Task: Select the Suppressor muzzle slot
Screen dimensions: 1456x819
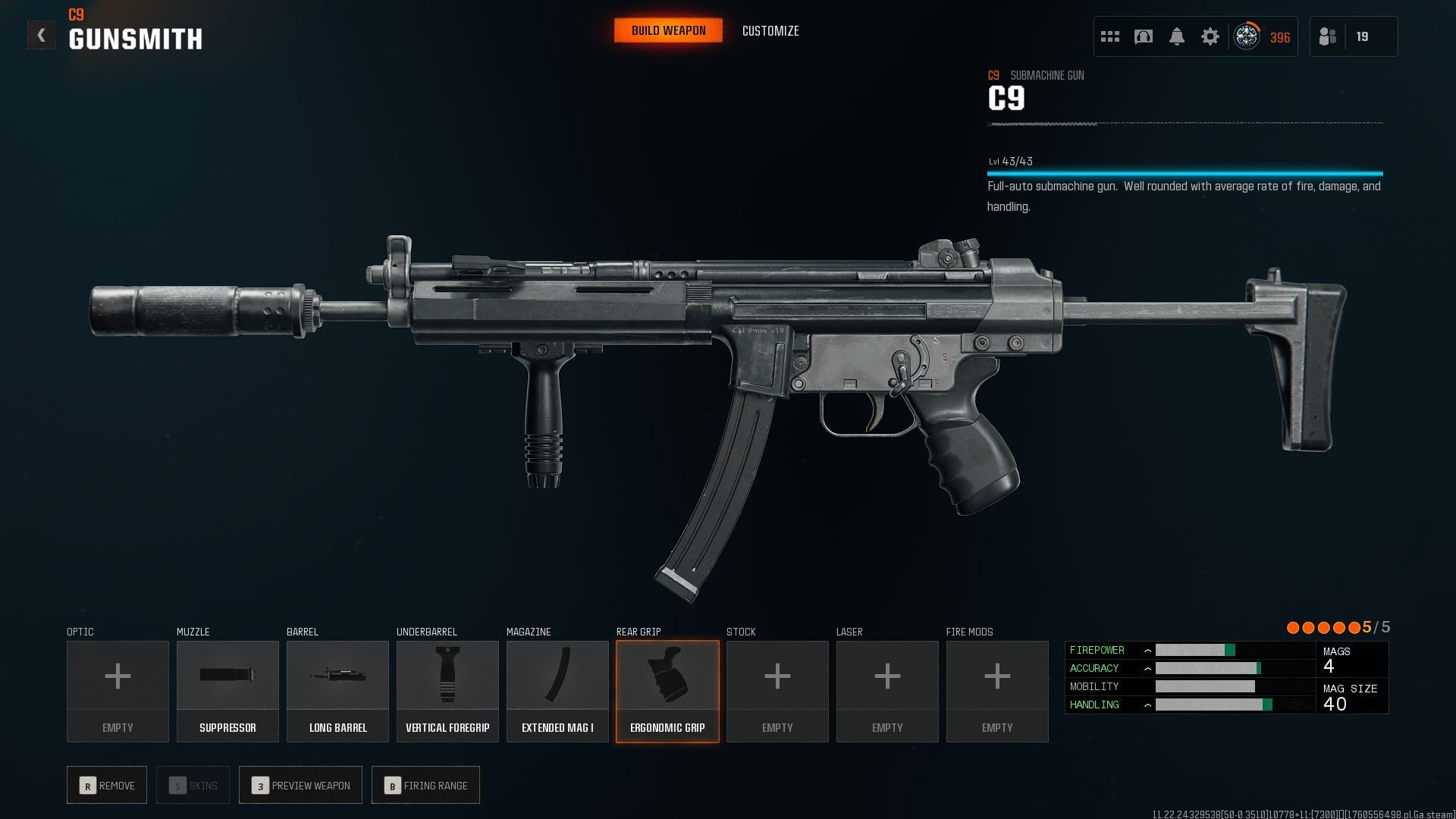Action: pos(227,691)
